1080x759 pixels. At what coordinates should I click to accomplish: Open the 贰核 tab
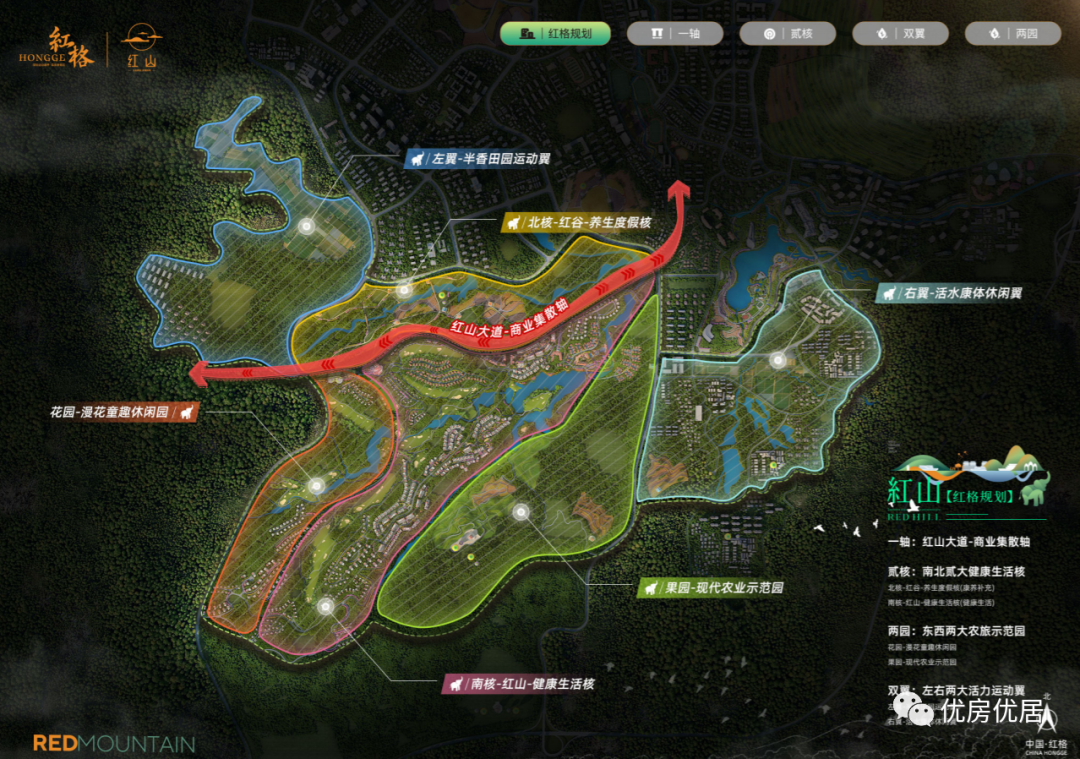787,33
